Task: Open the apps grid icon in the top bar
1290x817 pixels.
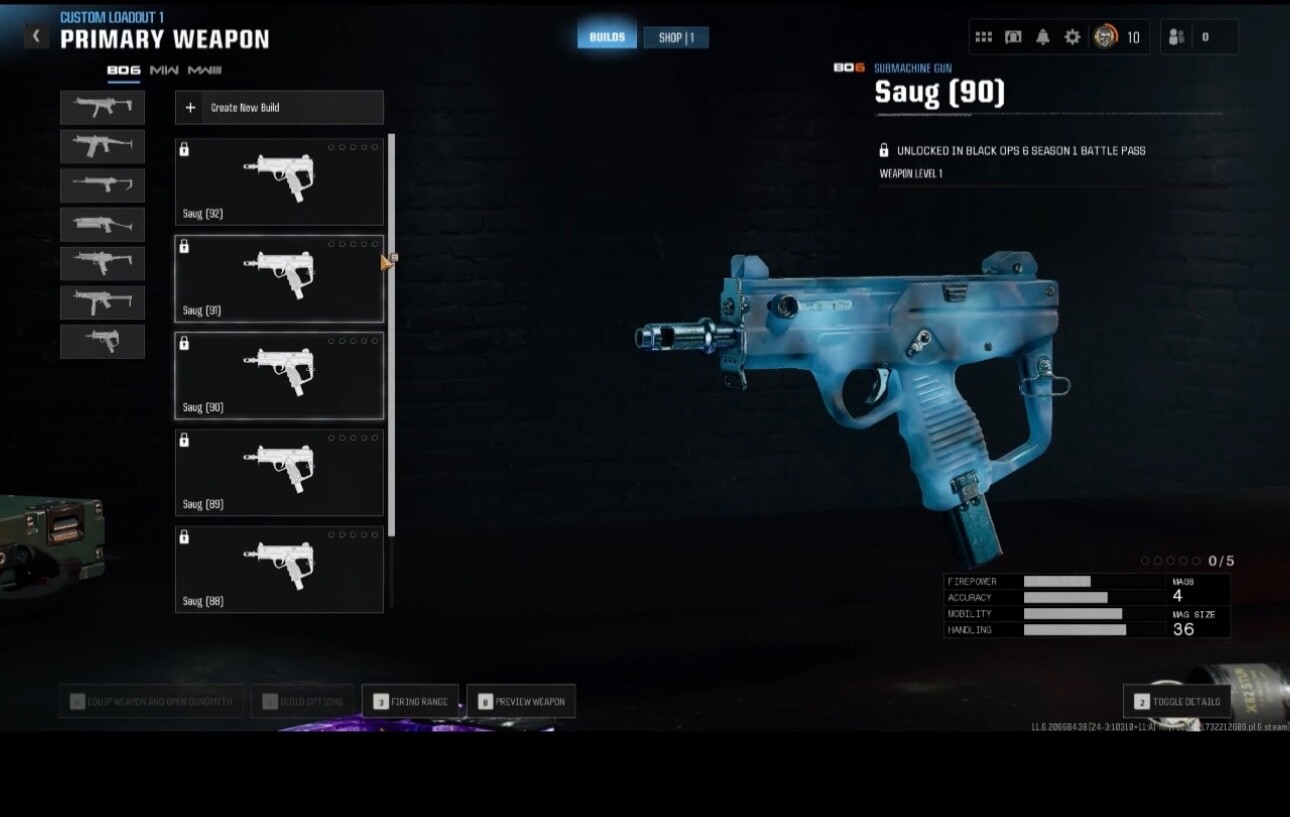Action: [x=983, y=36]
